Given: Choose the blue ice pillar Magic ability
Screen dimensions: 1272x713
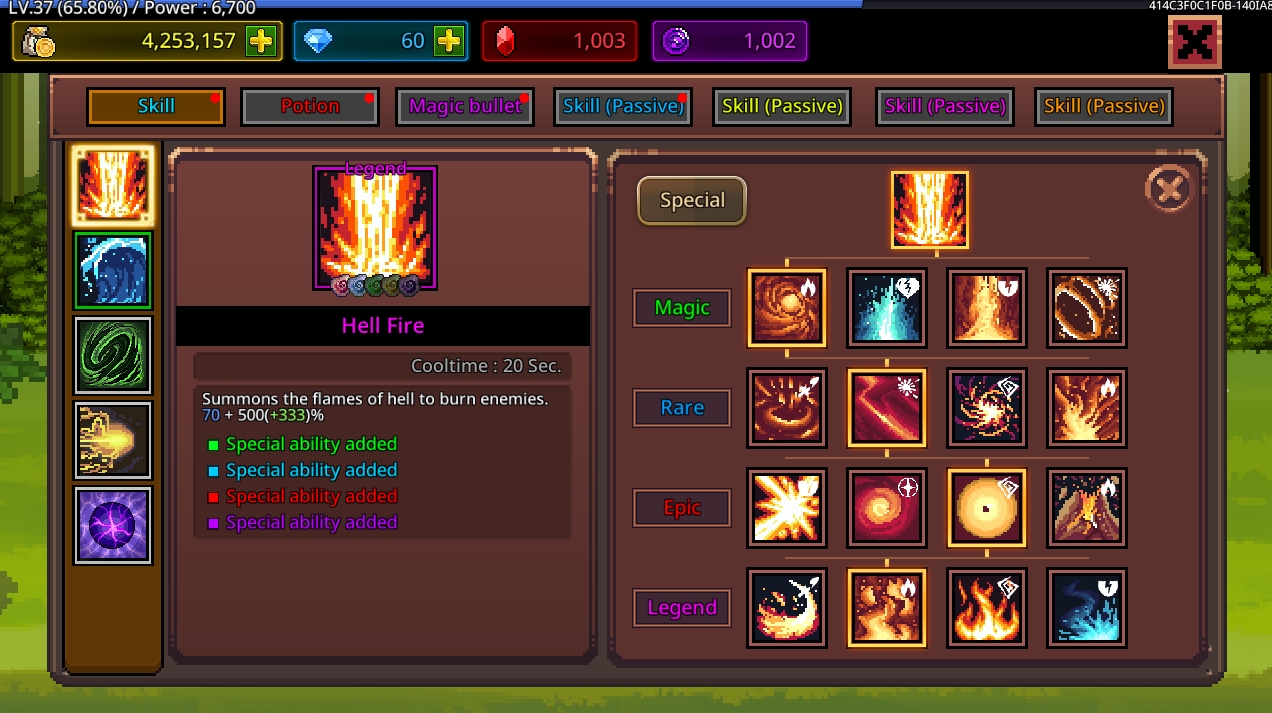Looking at the screenshot, I should (886, 308).
